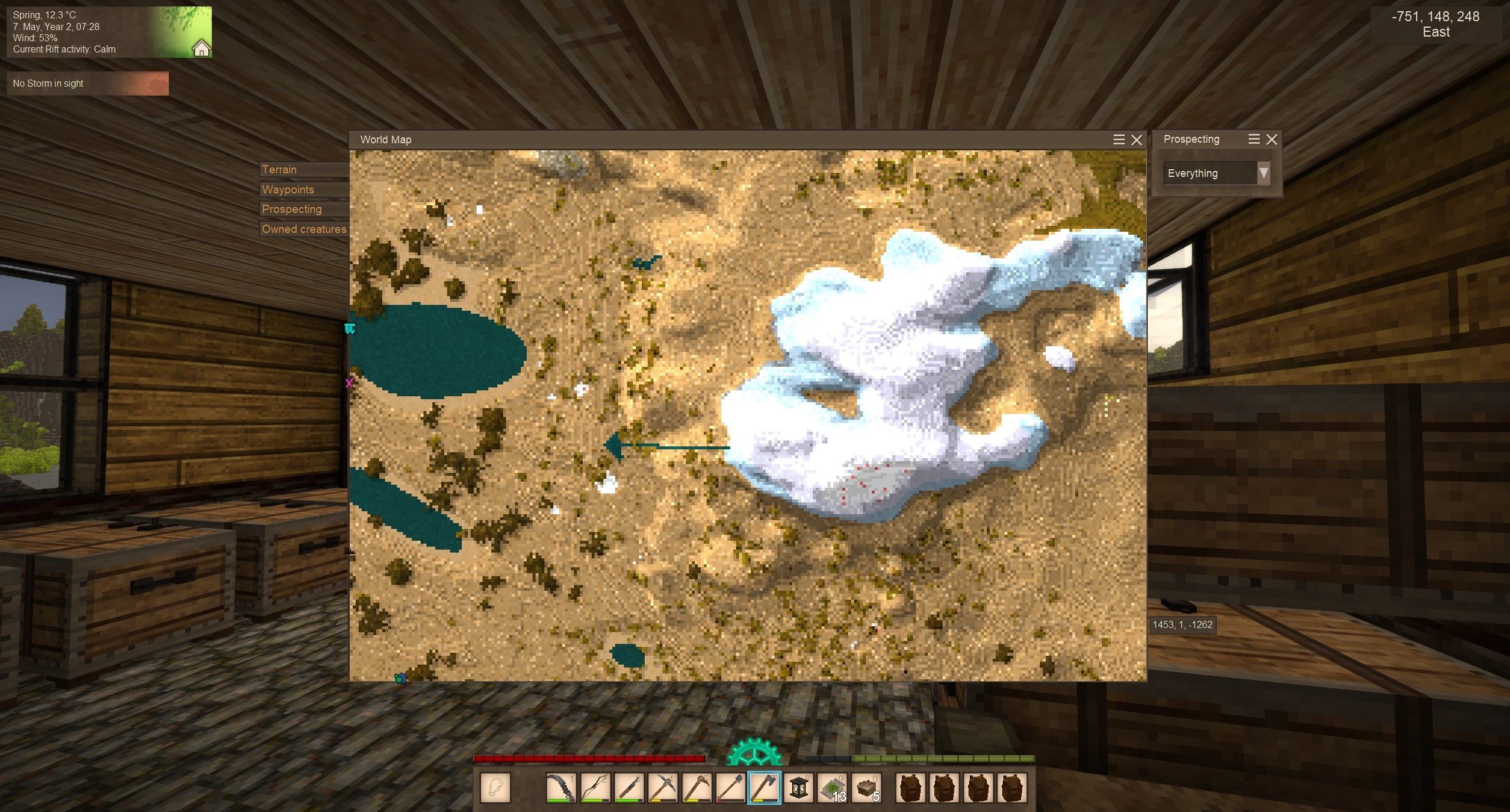The height and width of the screenshot is (812, 1510).
Task: Select the lantern in hotbar slot 8
Action: pyautogui.click(x=798, y=788)
